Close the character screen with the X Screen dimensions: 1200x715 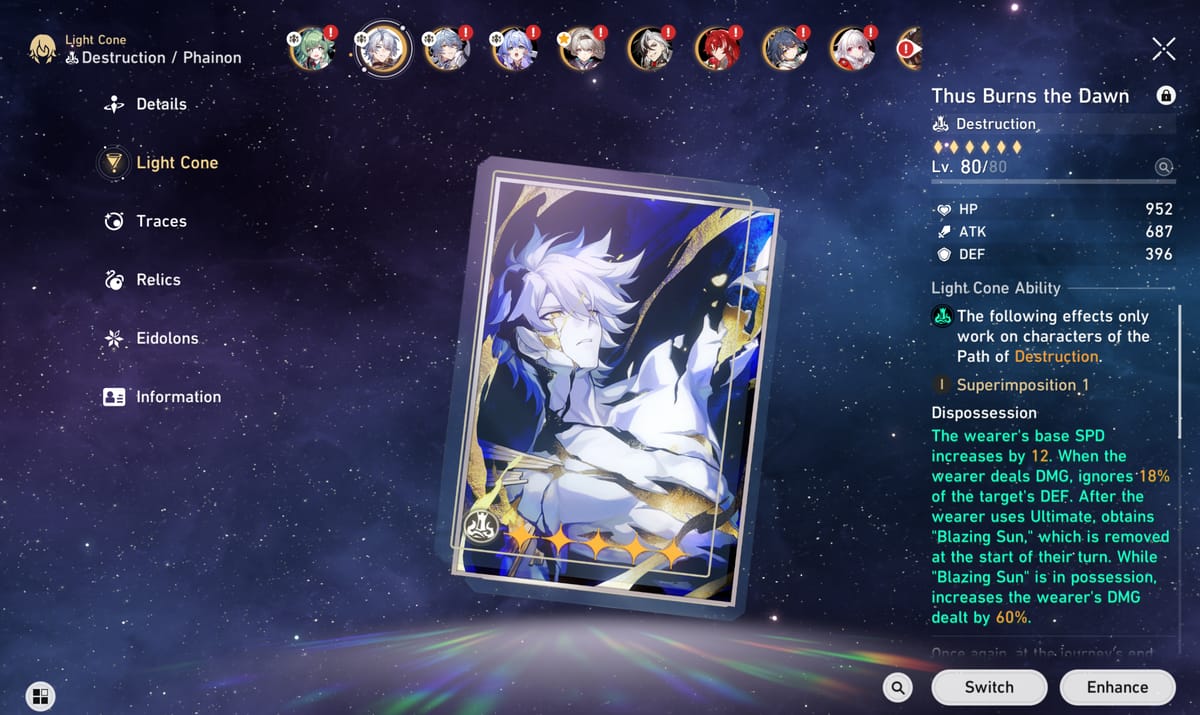(1163, 49)
